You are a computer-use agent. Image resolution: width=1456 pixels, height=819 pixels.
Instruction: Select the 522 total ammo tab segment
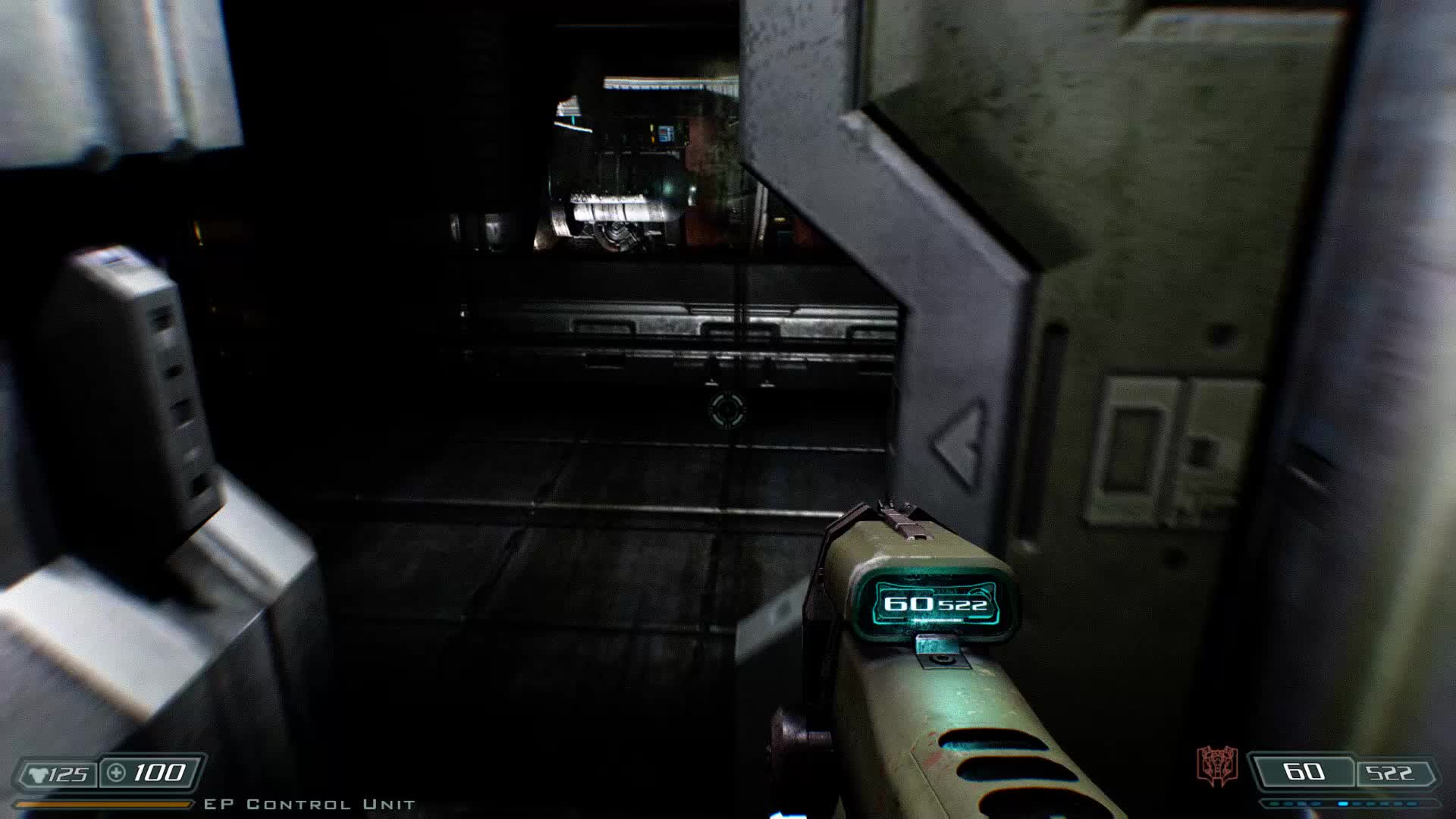pyautogui.click(x=1390, y=772)
